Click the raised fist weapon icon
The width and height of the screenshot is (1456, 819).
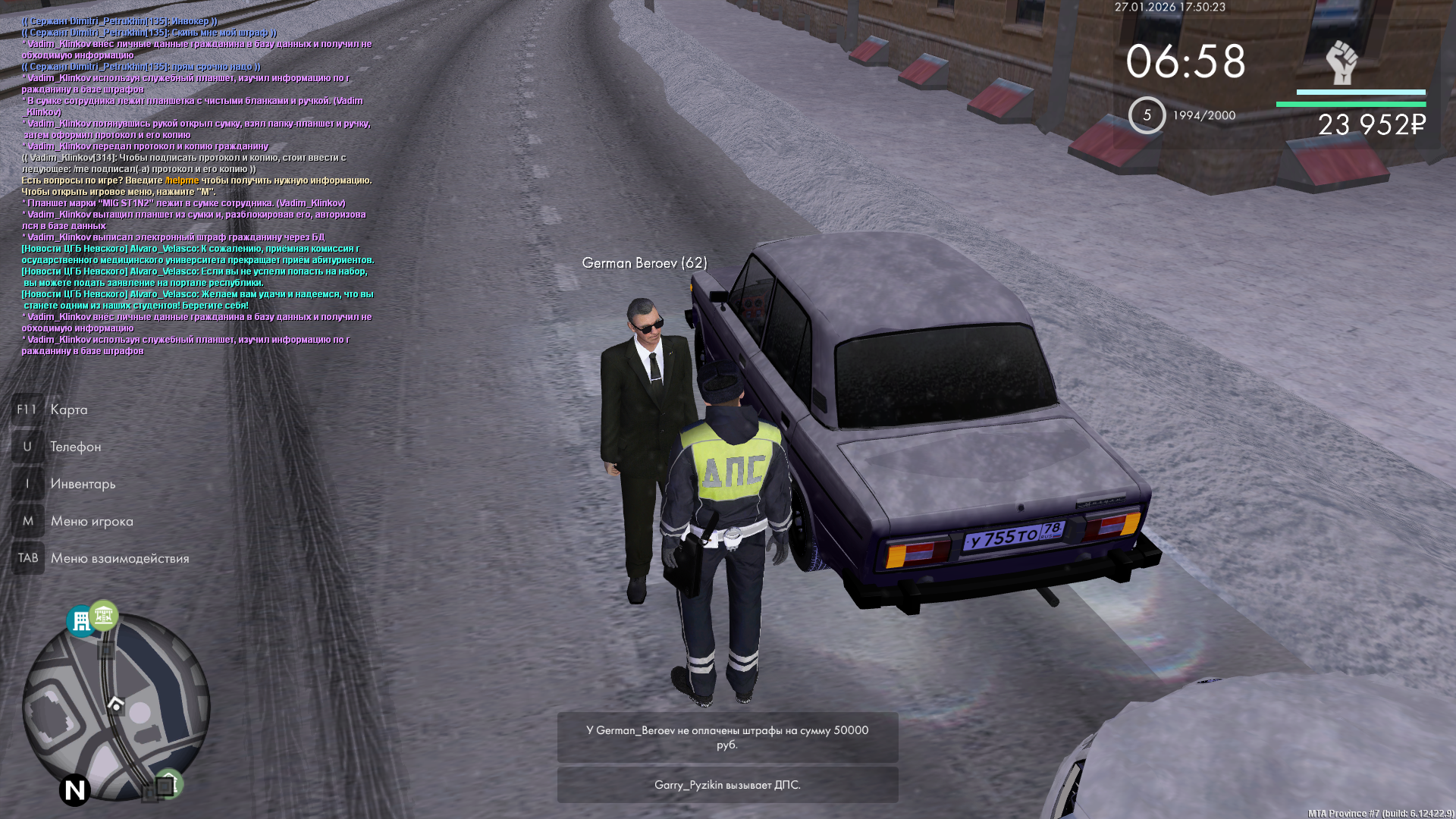click(1341, 62)
